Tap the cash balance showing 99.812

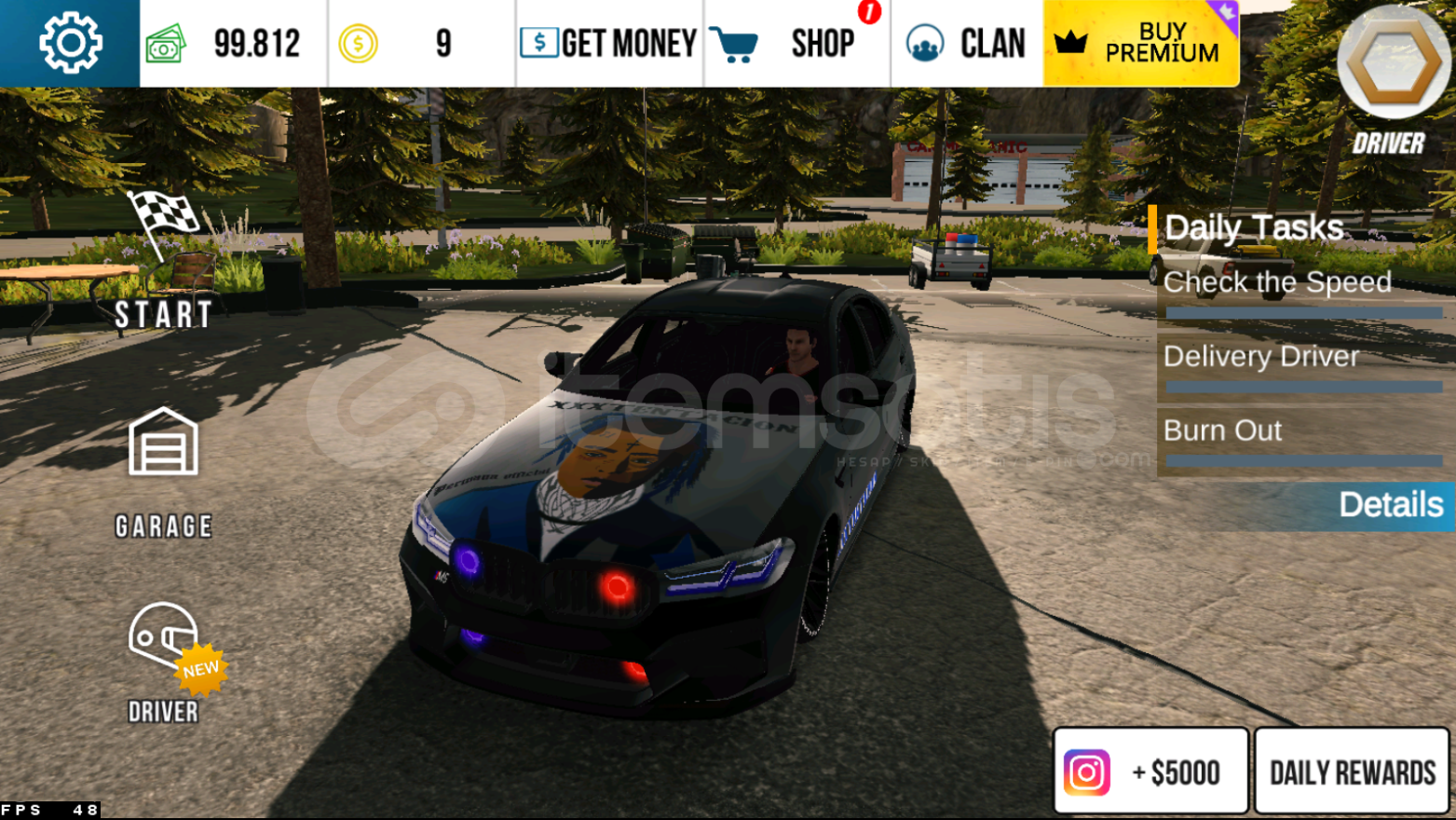click(256, 41)
